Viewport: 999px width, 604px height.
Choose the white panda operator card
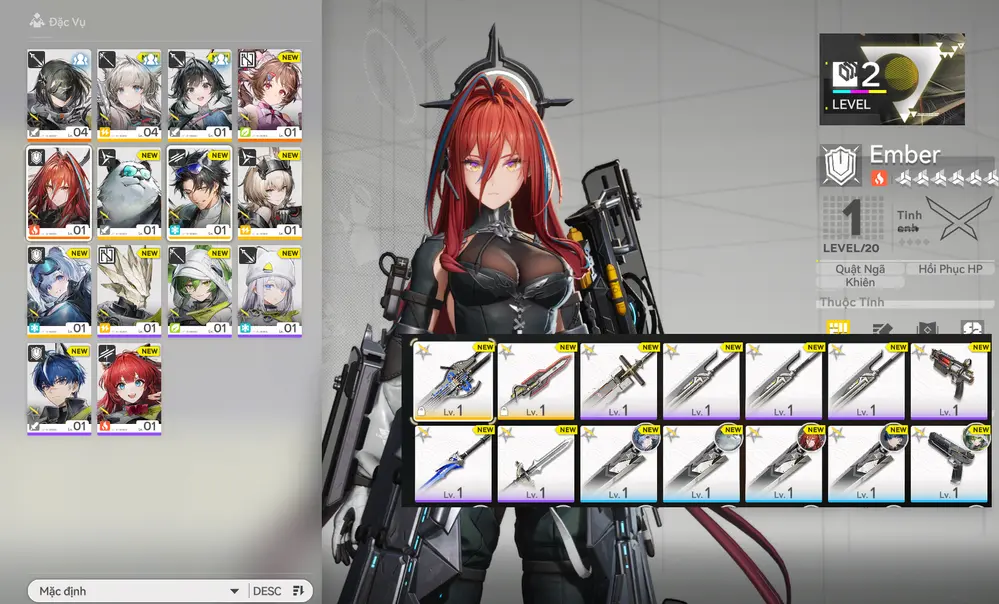[x=129, y=192]
